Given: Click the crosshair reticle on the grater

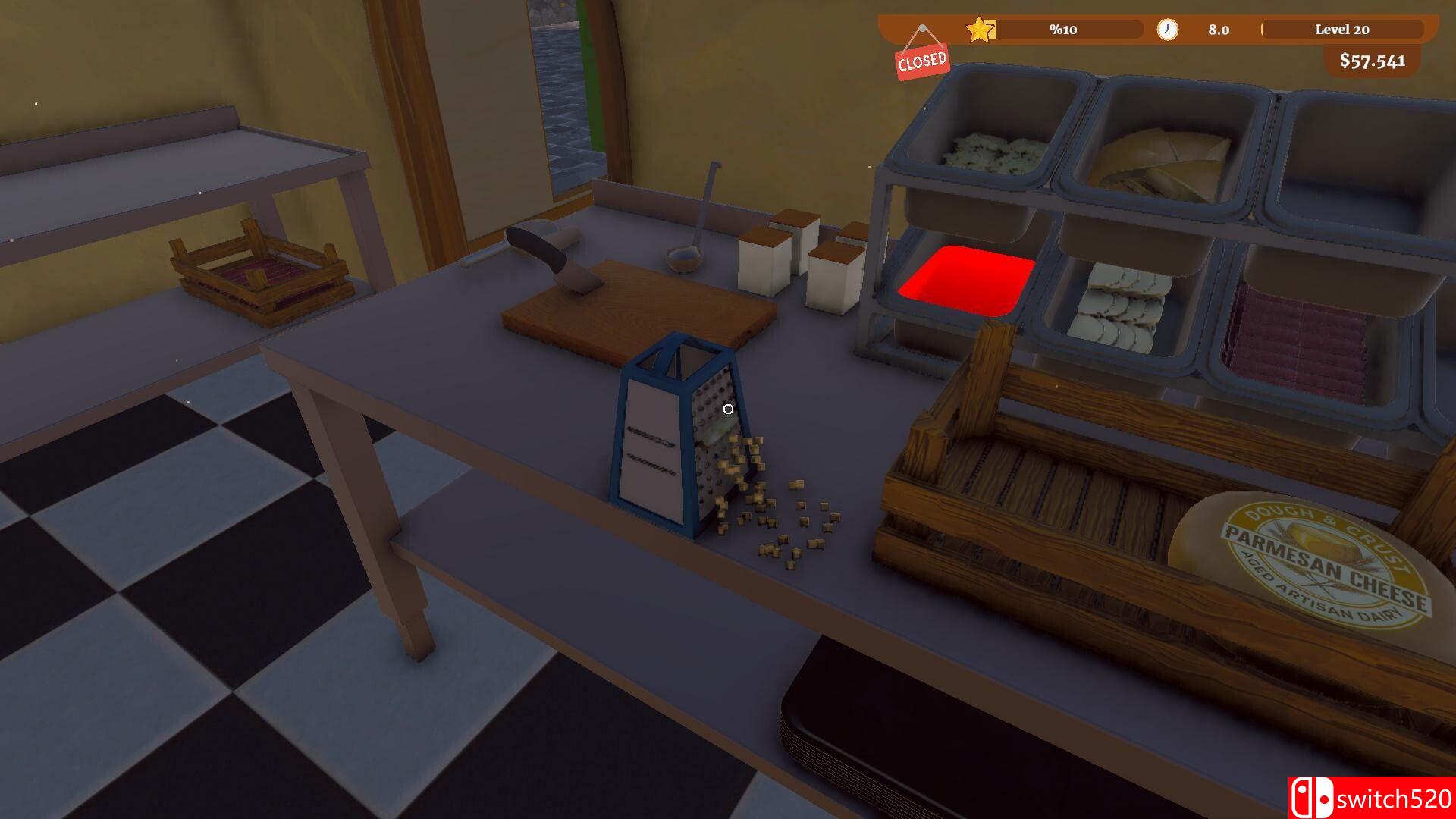Looking at the screenshot, I should pyautogui.click(x=726, y=409).
